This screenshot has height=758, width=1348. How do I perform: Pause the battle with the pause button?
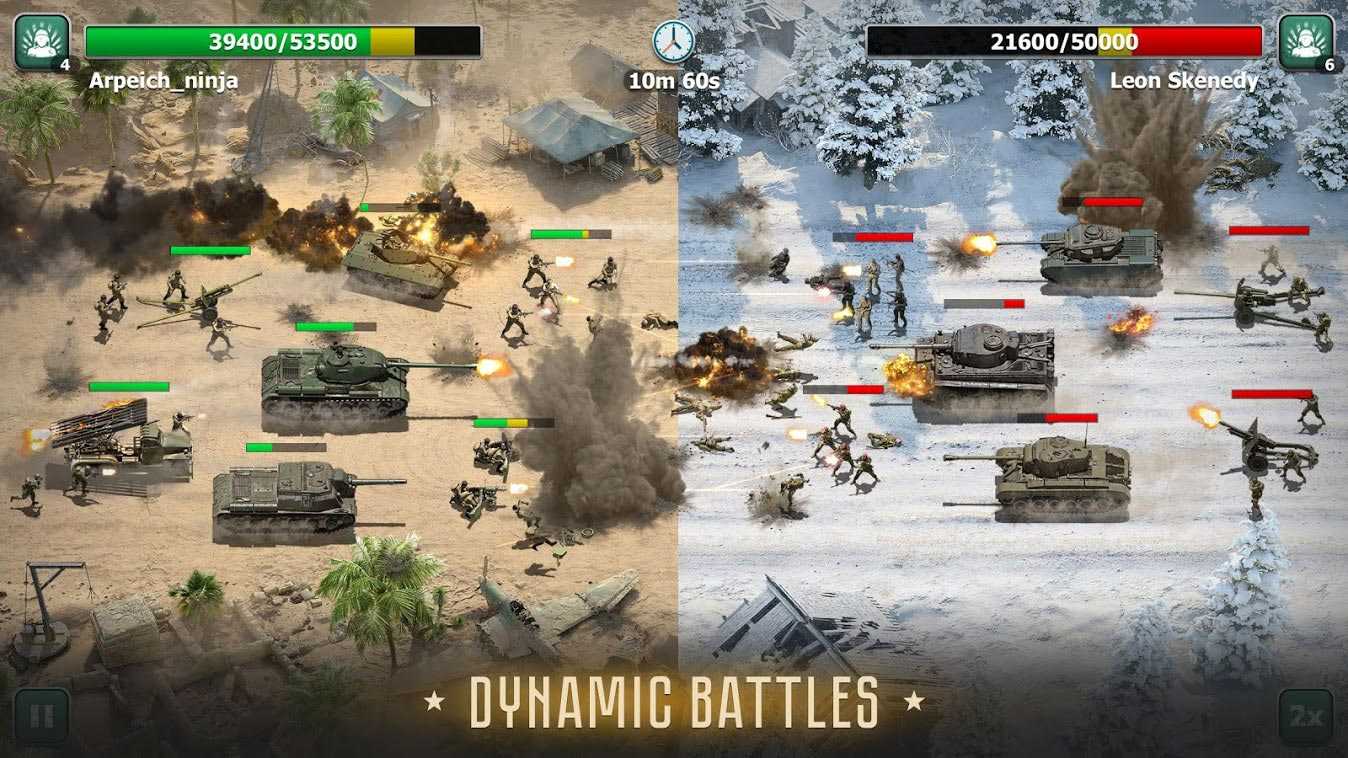(x=41, y=716)
